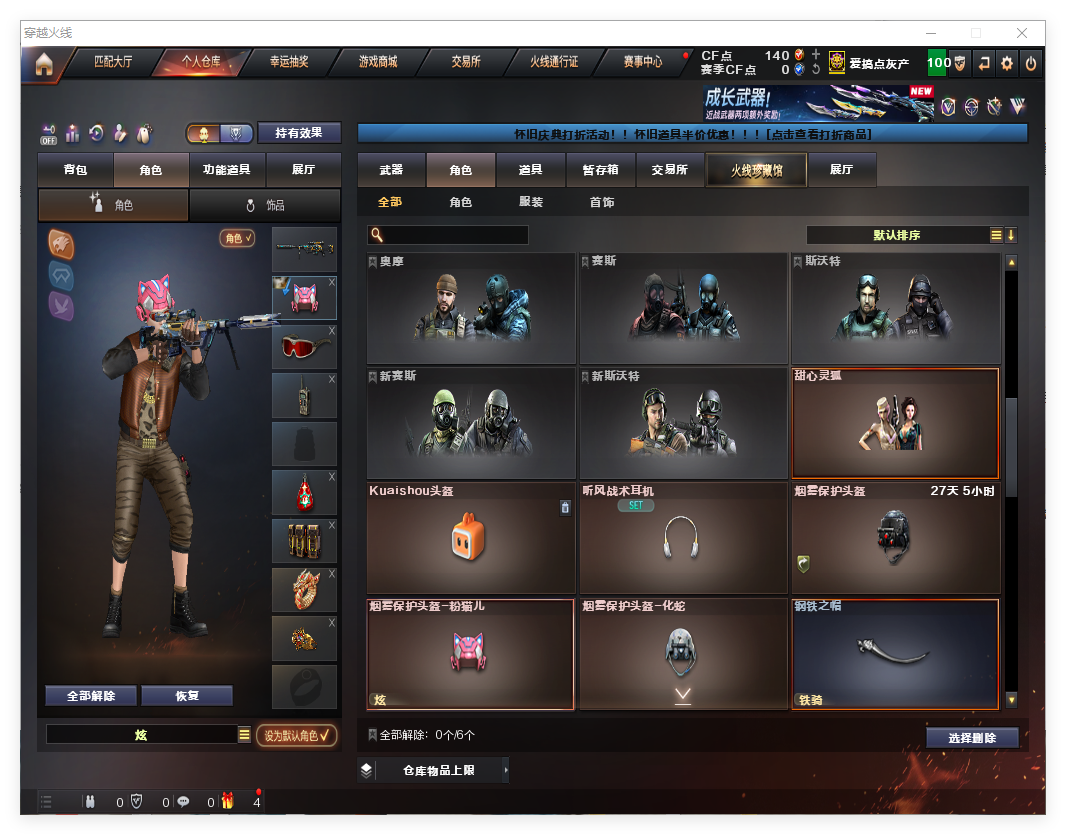Open the 火线通行证 battle pass tab
The width and height of the screenshot is (1066, 835).
(554, 62)
